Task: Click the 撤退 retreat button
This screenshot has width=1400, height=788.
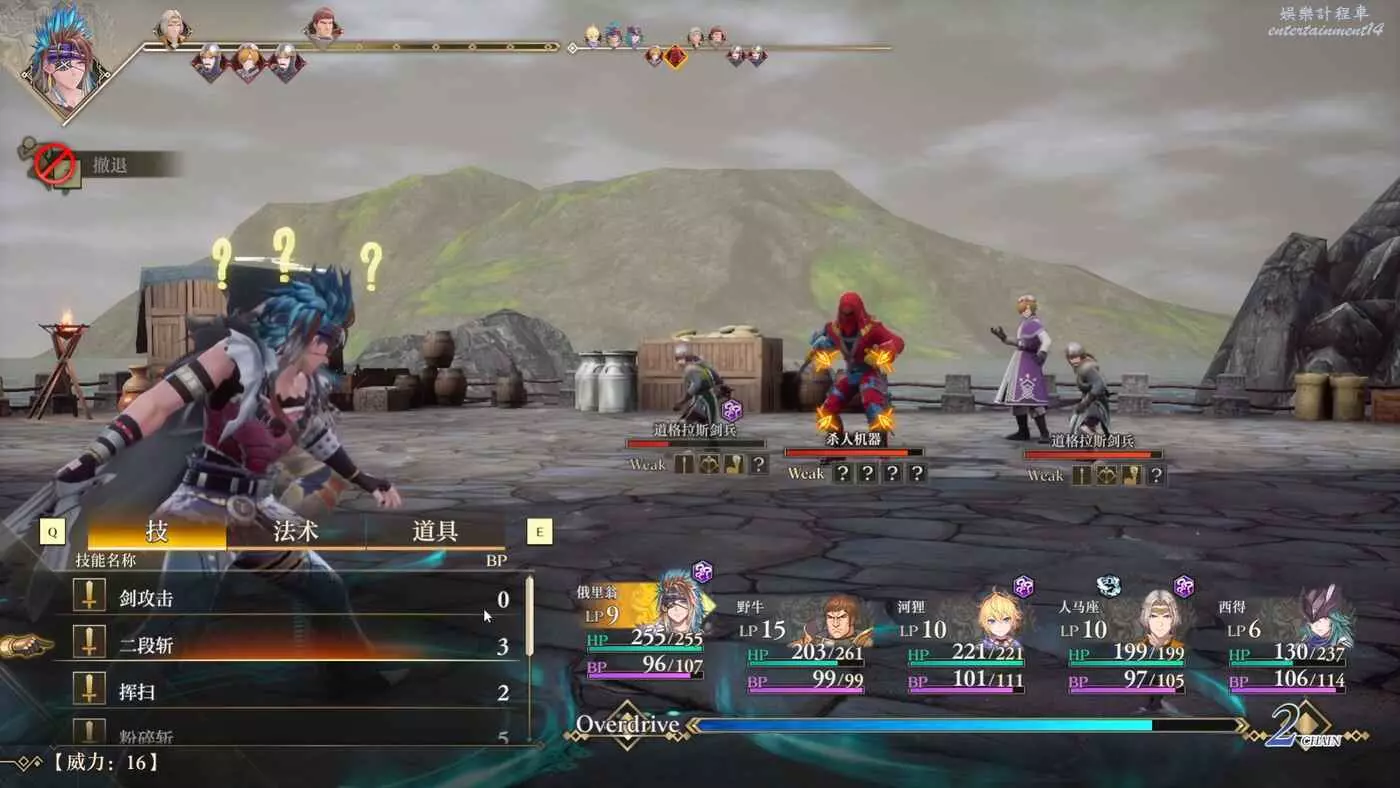Action: click(x=110, y=165)
